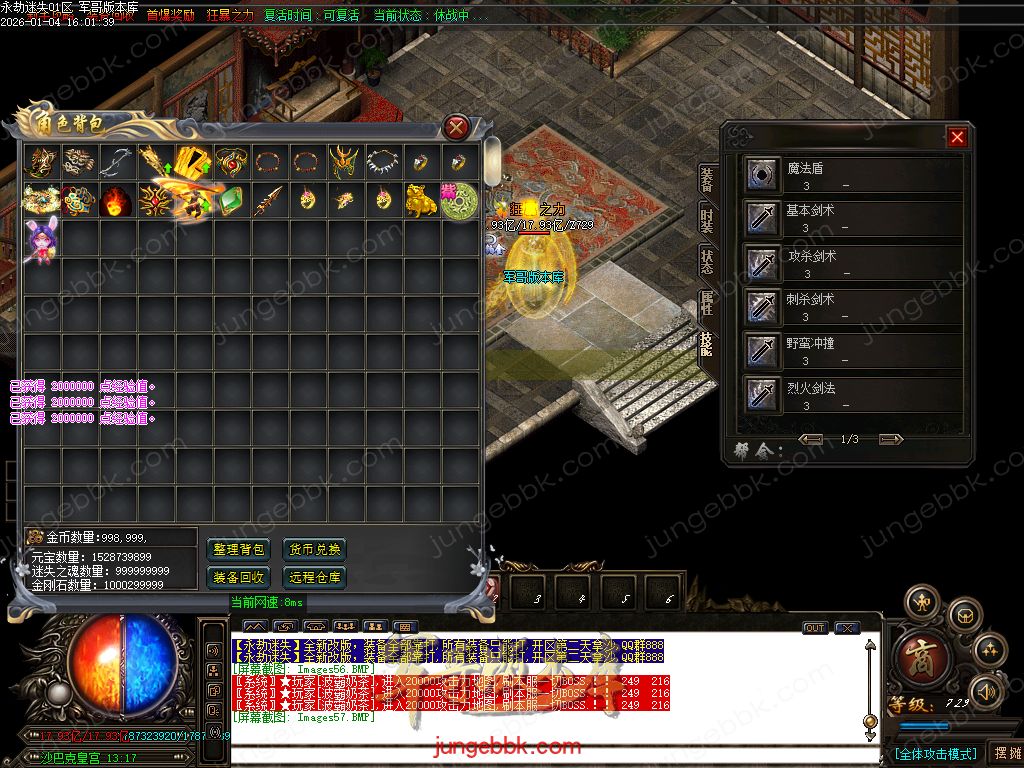Switch to the 装备 equipment tab
Image resolution: width=1024 pixels, height=768 pixels.
[x=707, y=180]
